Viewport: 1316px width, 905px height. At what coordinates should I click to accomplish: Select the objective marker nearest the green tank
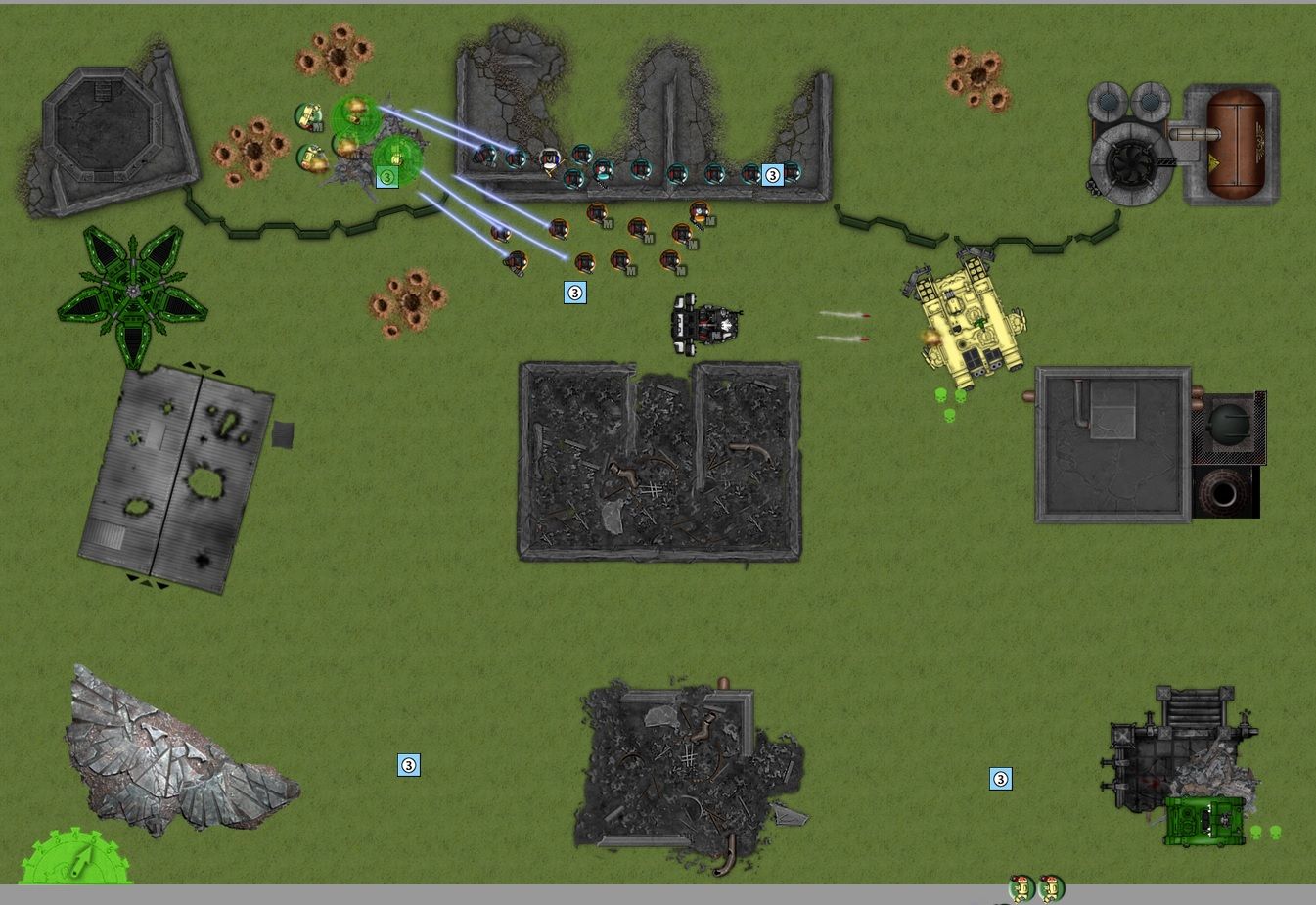[1000, 779]
